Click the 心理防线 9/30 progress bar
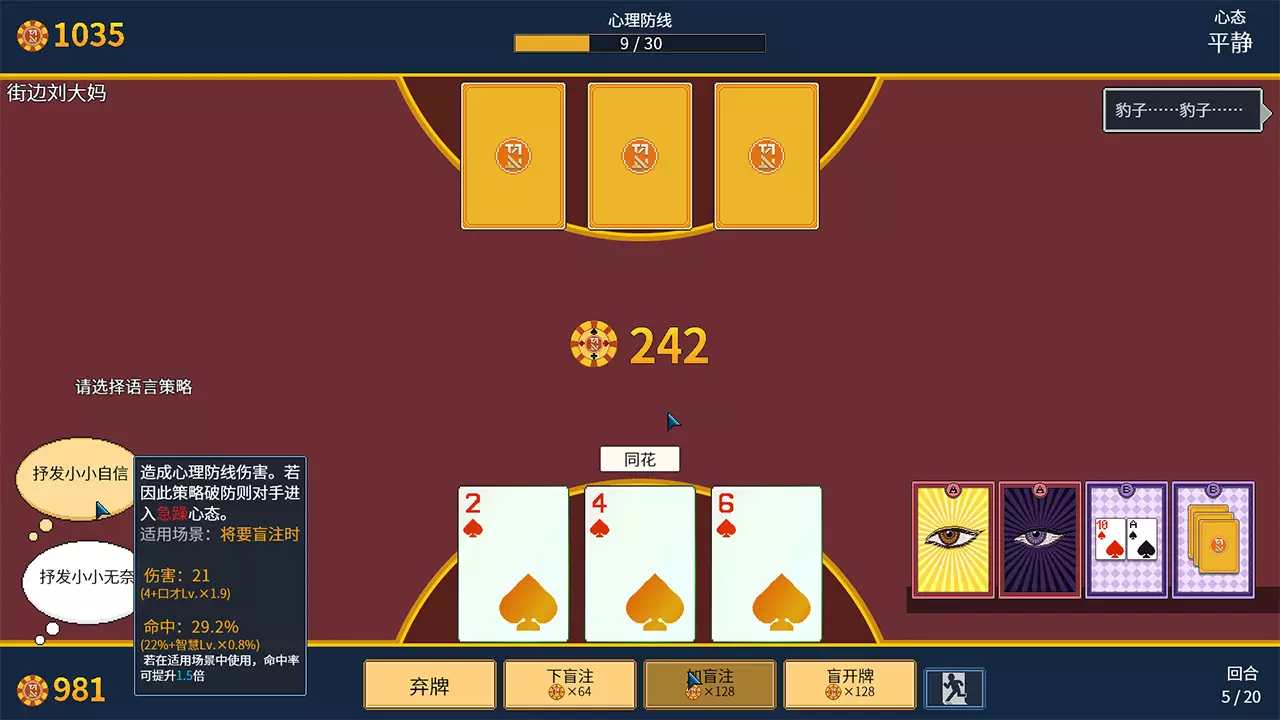1280x720 pixels. (x=639, y=43)
